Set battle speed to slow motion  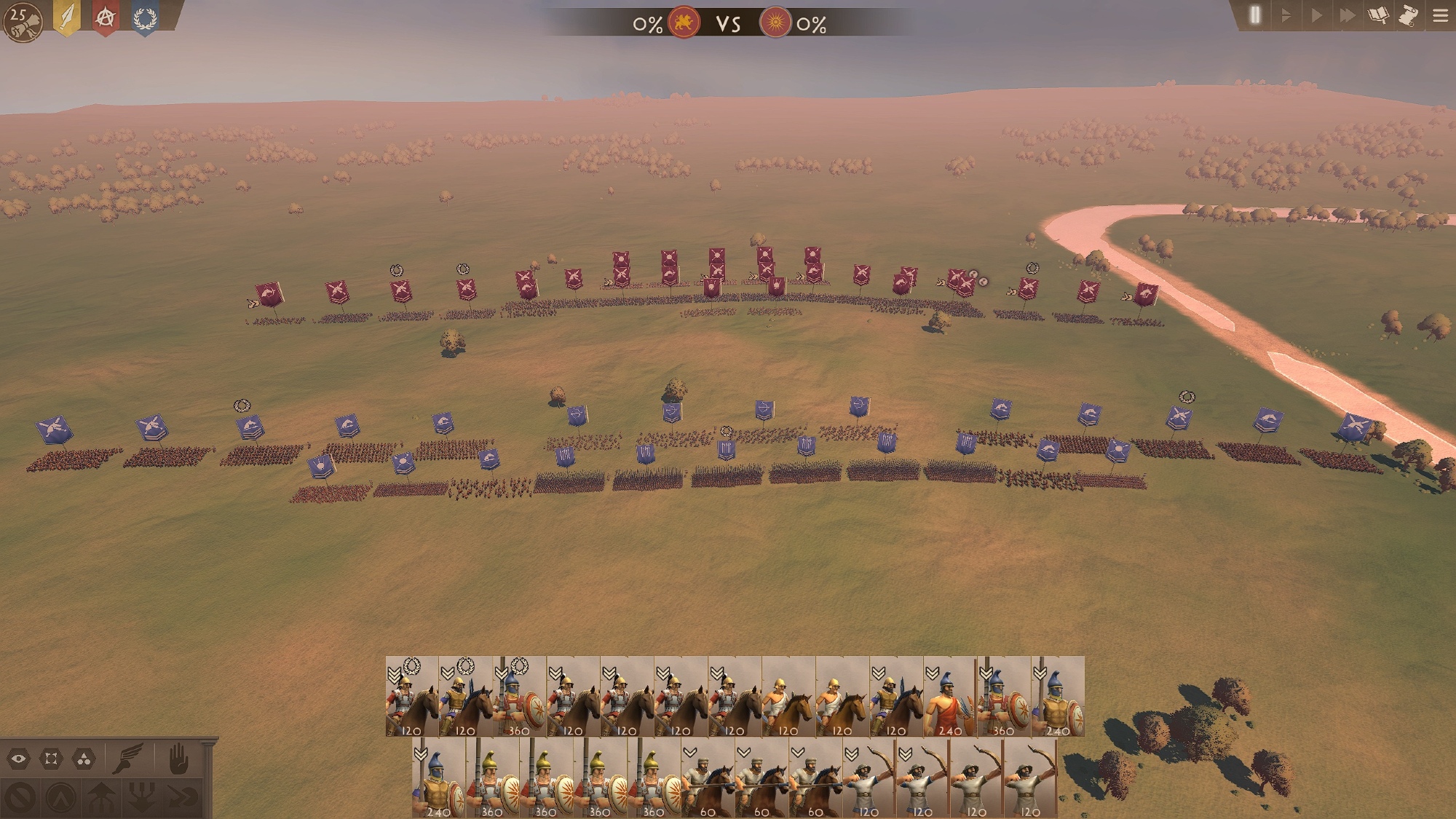[1286, 15]
